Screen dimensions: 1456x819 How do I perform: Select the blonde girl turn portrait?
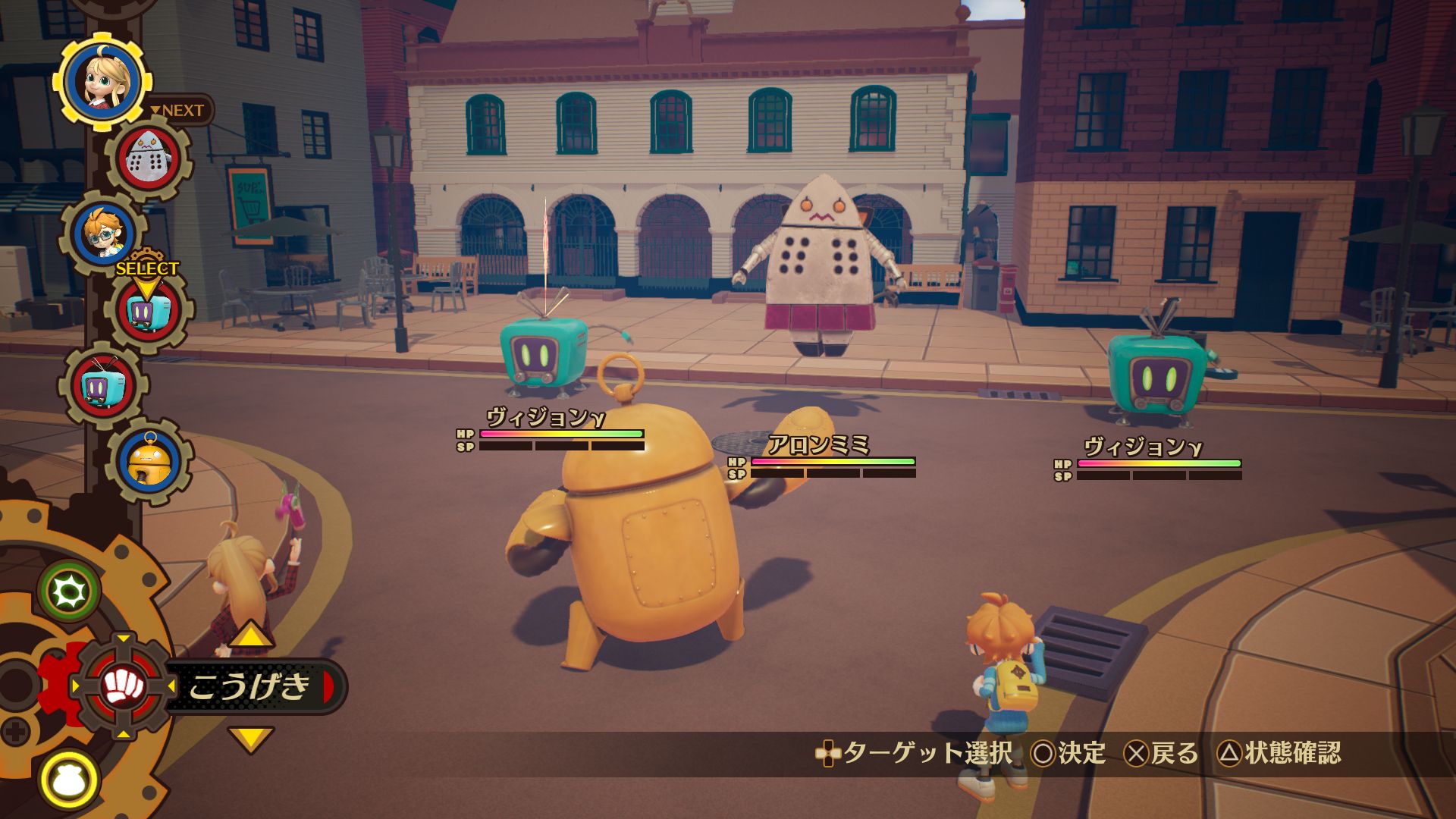(102, 80)
